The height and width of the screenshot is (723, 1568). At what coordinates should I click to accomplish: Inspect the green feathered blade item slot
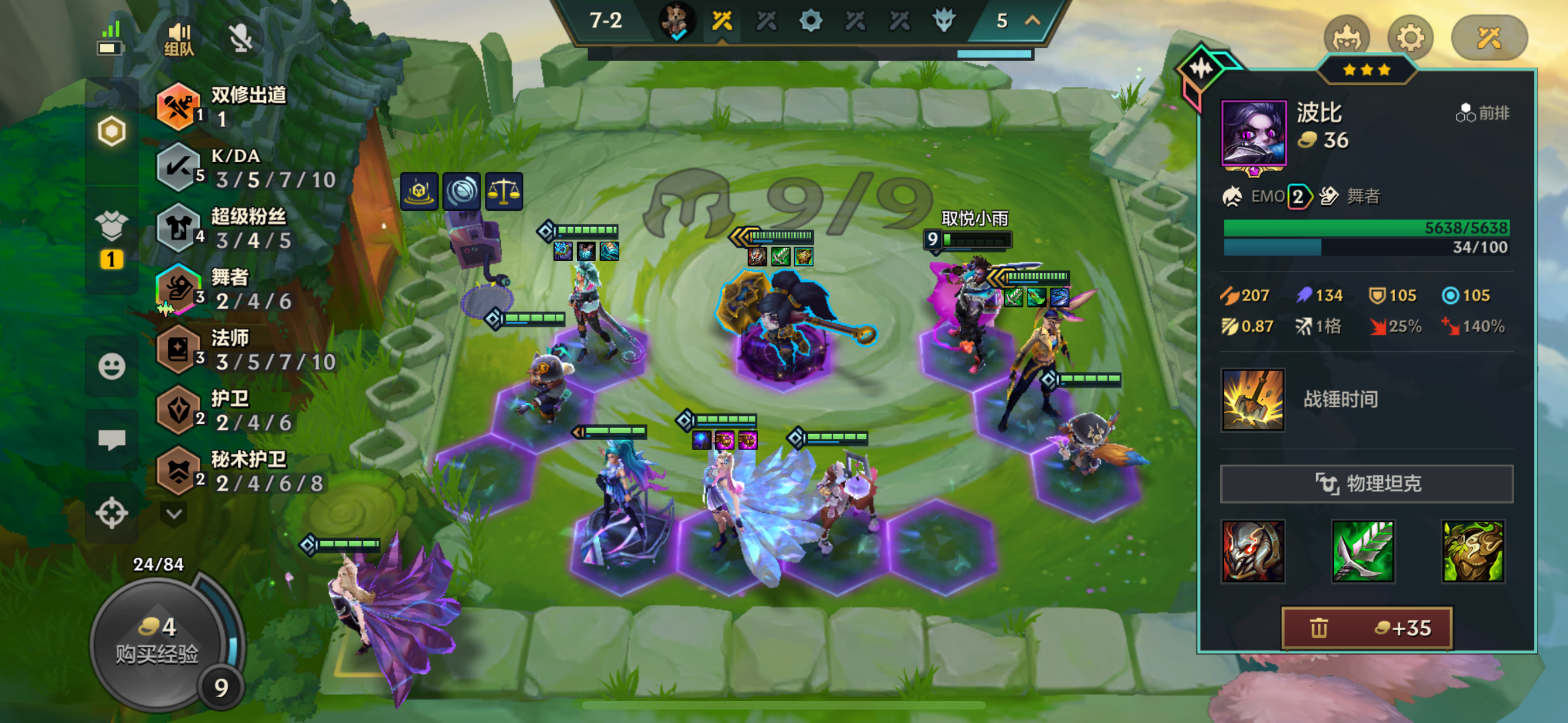coord(1363,551)
